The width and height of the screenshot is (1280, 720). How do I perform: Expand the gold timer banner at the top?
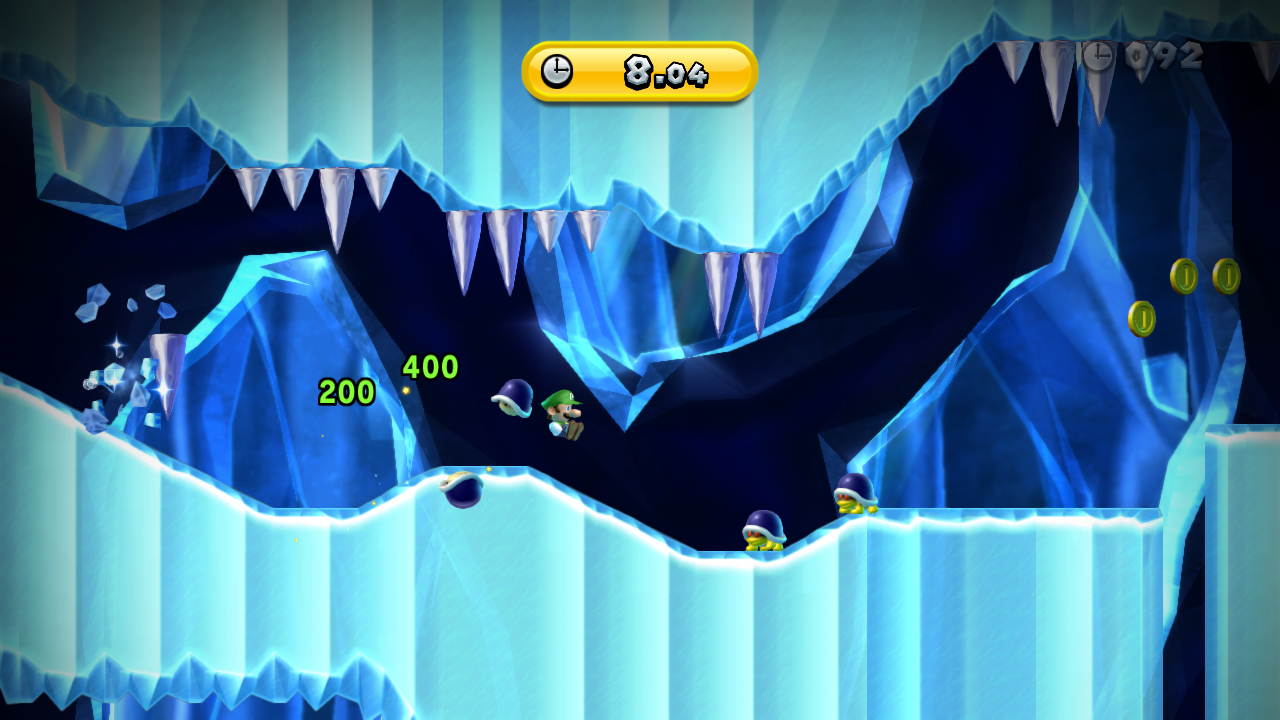click(x=637, y=71)
